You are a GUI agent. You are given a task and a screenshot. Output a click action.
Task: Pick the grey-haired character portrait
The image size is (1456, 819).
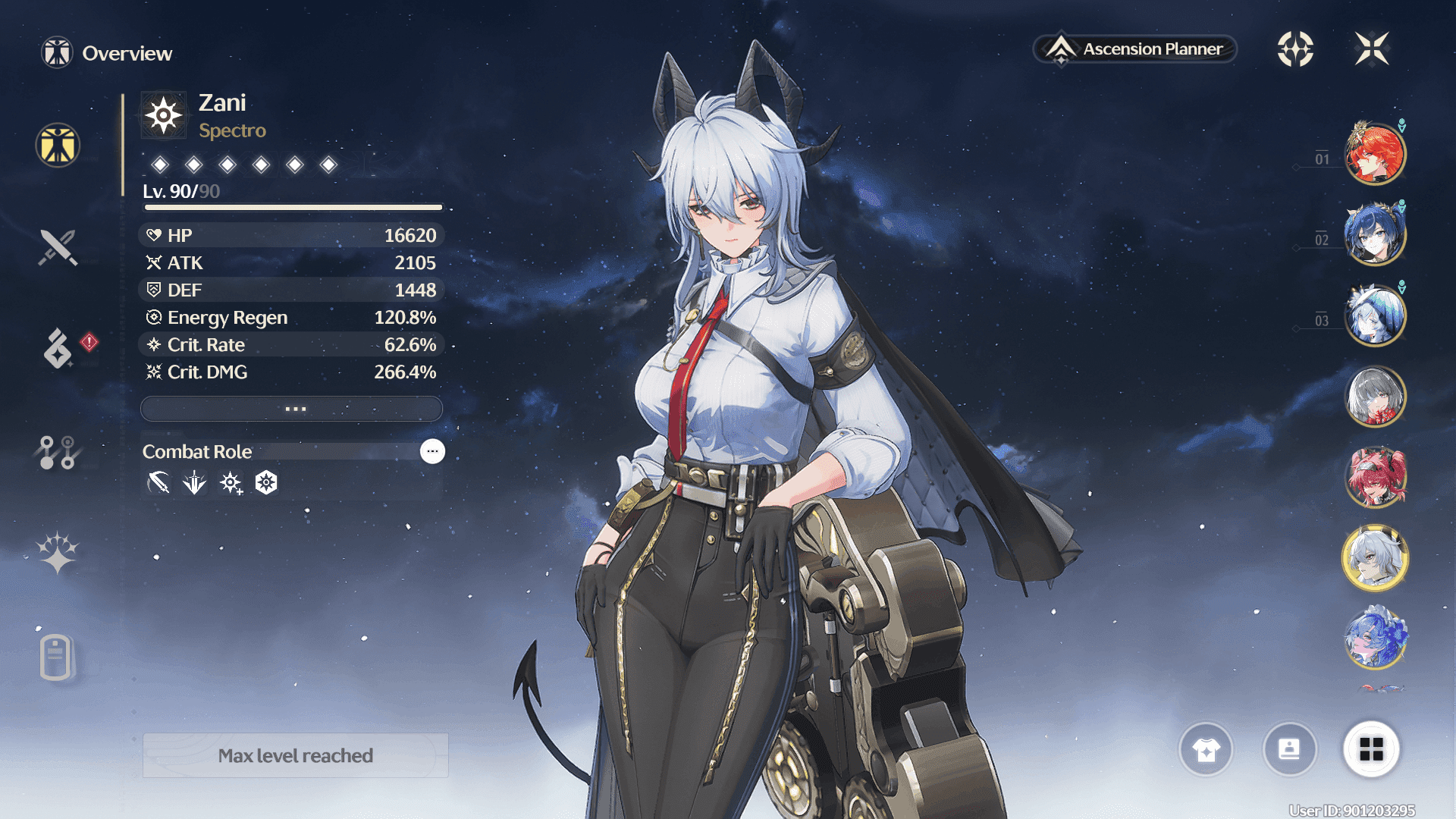[x=1375, y=397]
